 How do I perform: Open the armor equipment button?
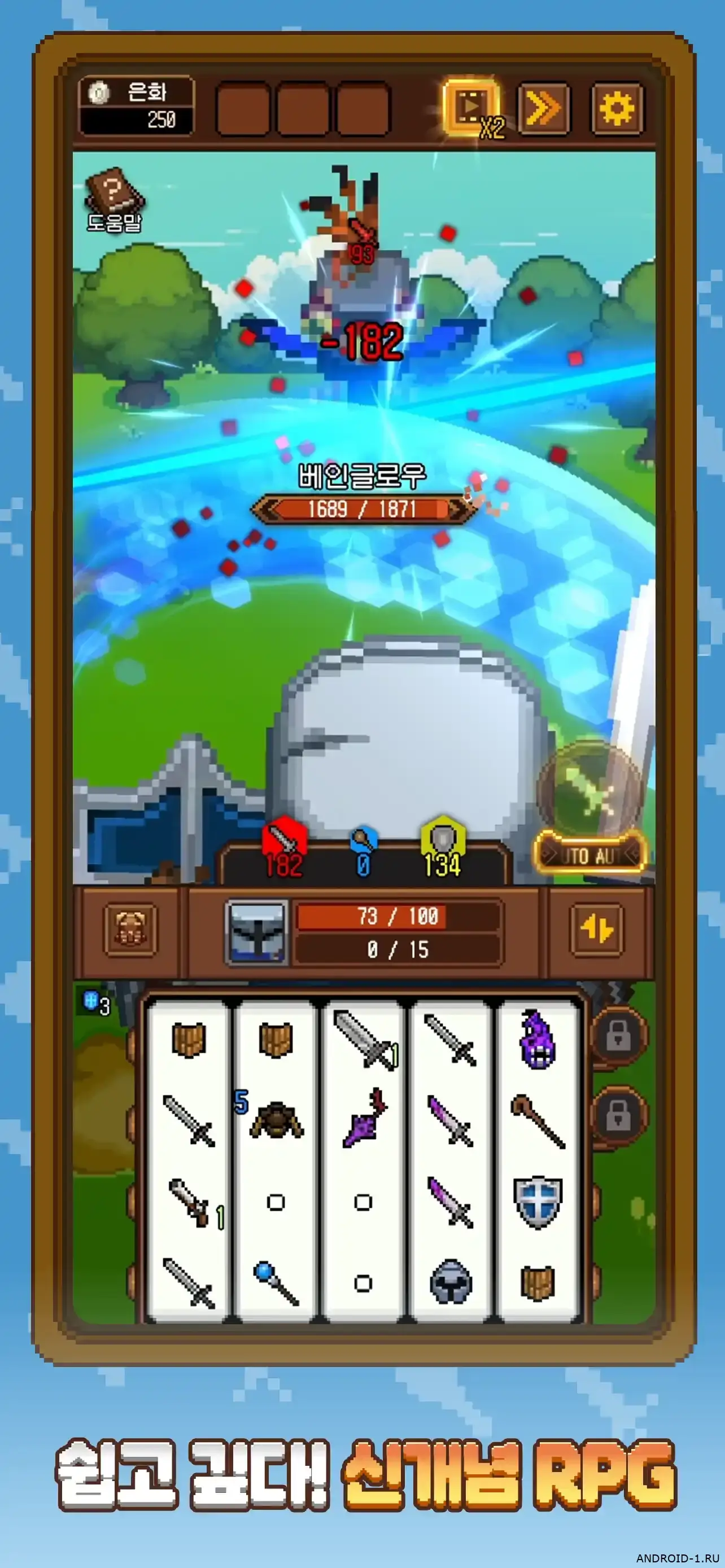(x=130, y=930)
